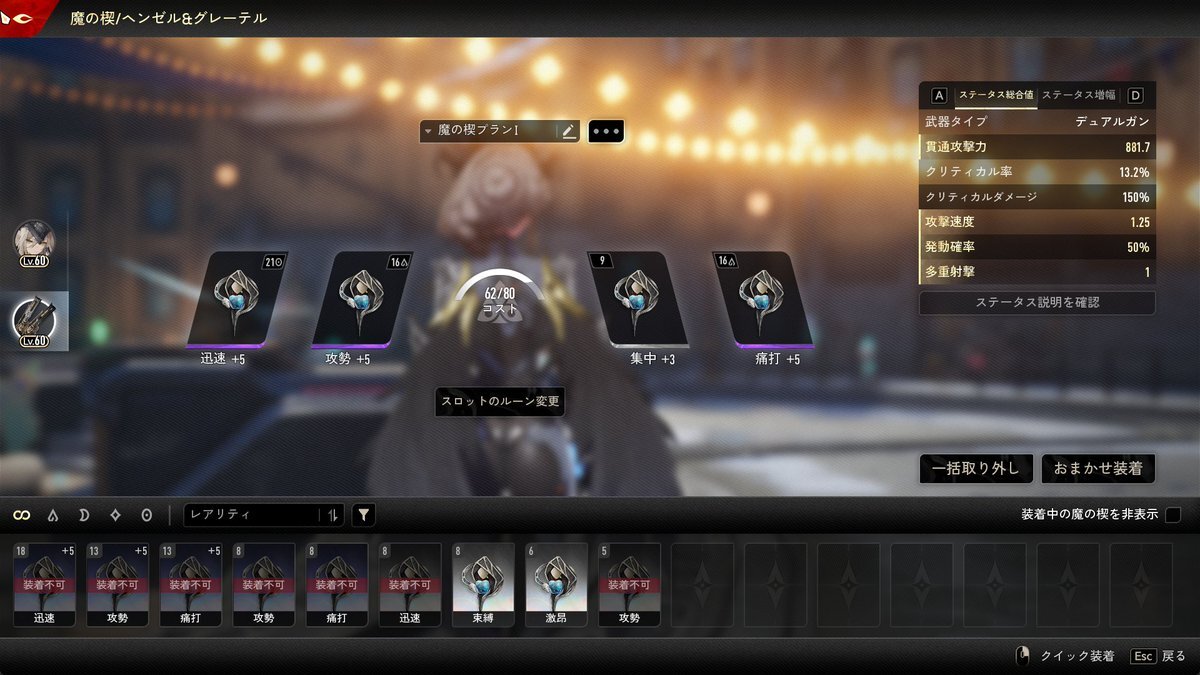Click 一括取り外し to unequip all
The image size is (1200, 675).
coord(975,468)
